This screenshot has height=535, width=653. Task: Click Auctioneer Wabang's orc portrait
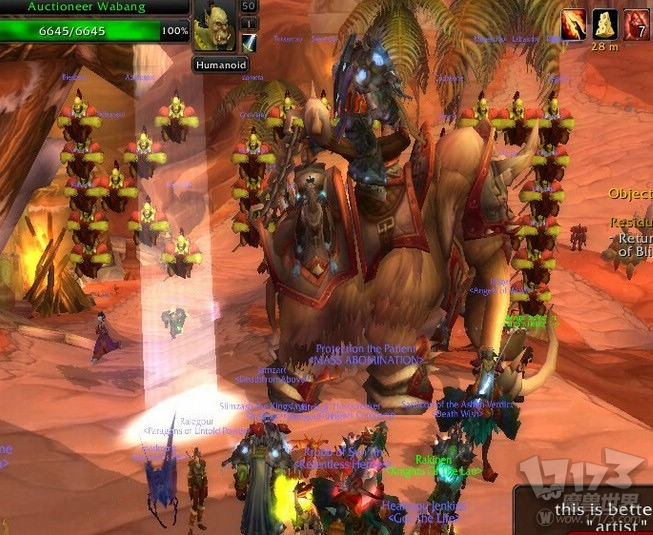tap(215, 28)
